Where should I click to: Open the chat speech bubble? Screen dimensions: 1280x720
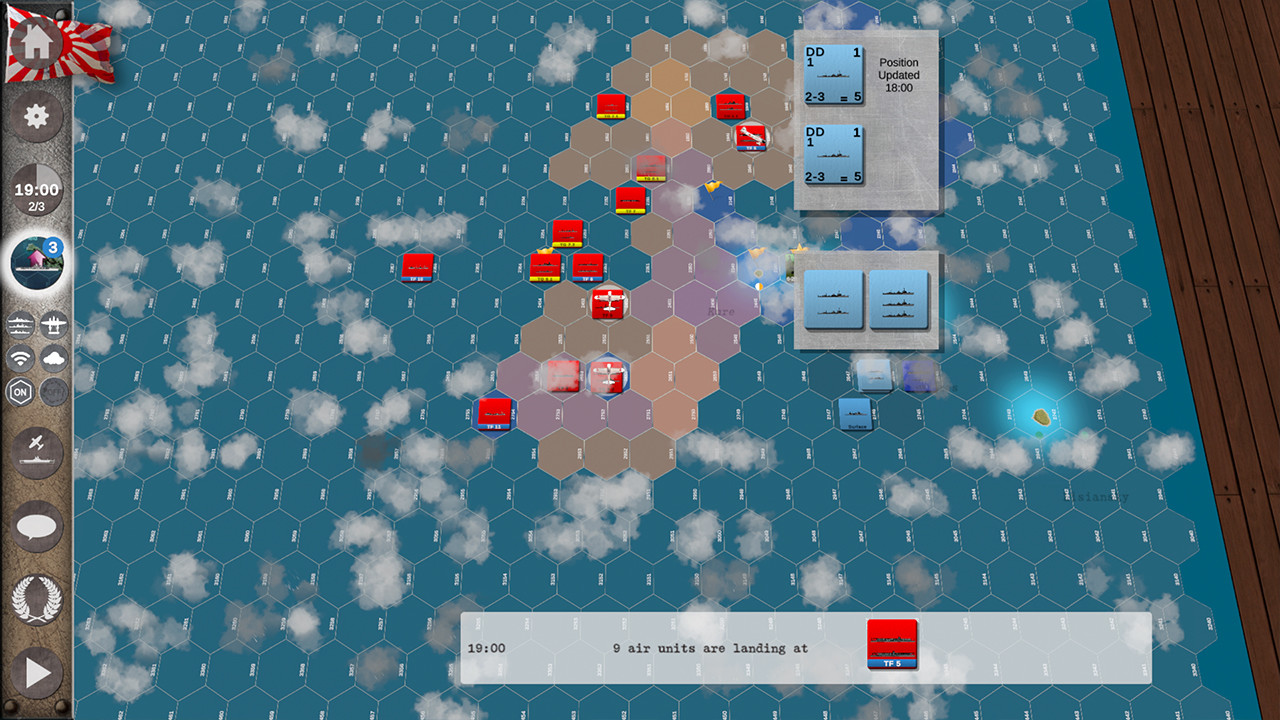pyautogui.click(x=37, y=527)
